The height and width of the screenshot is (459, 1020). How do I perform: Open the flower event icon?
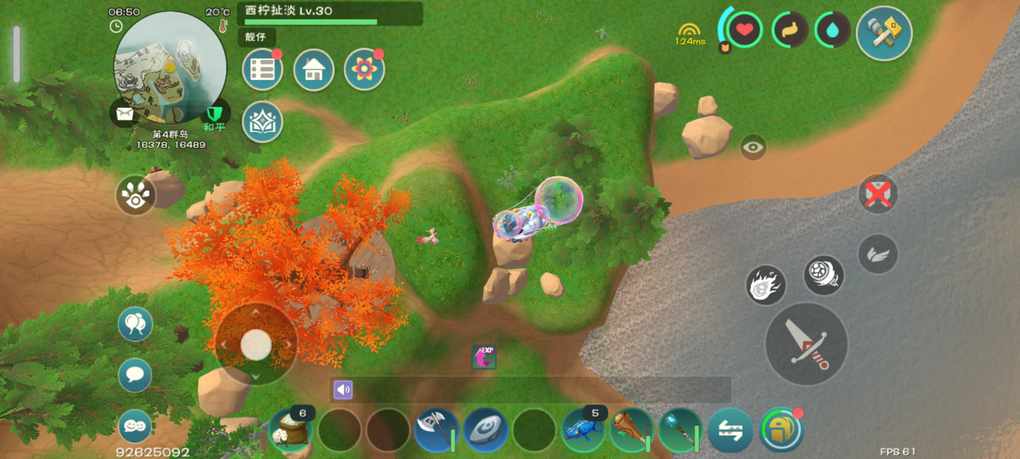point(364,69)
